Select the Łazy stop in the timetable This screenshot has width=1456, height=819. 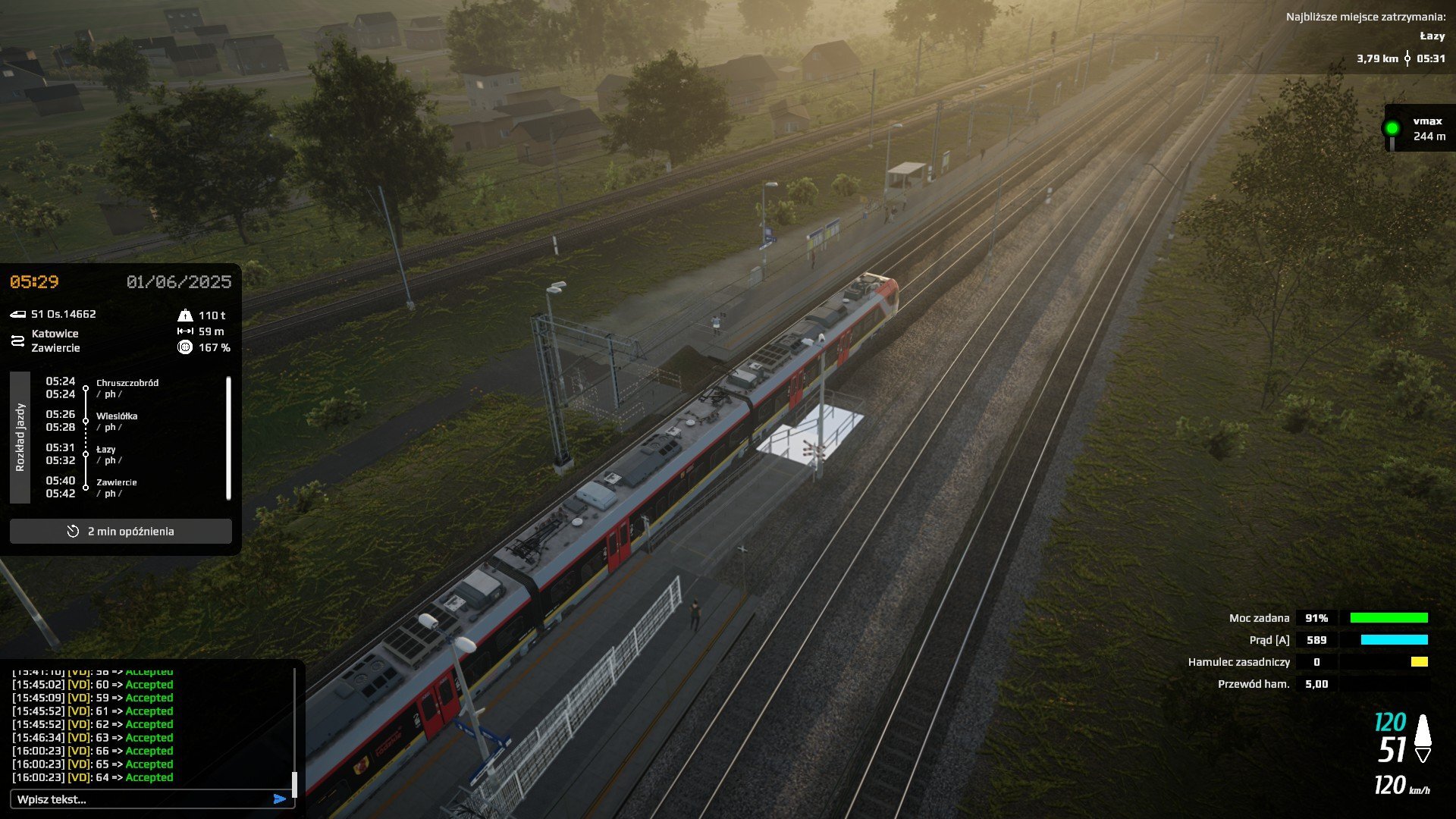point(105,450)
